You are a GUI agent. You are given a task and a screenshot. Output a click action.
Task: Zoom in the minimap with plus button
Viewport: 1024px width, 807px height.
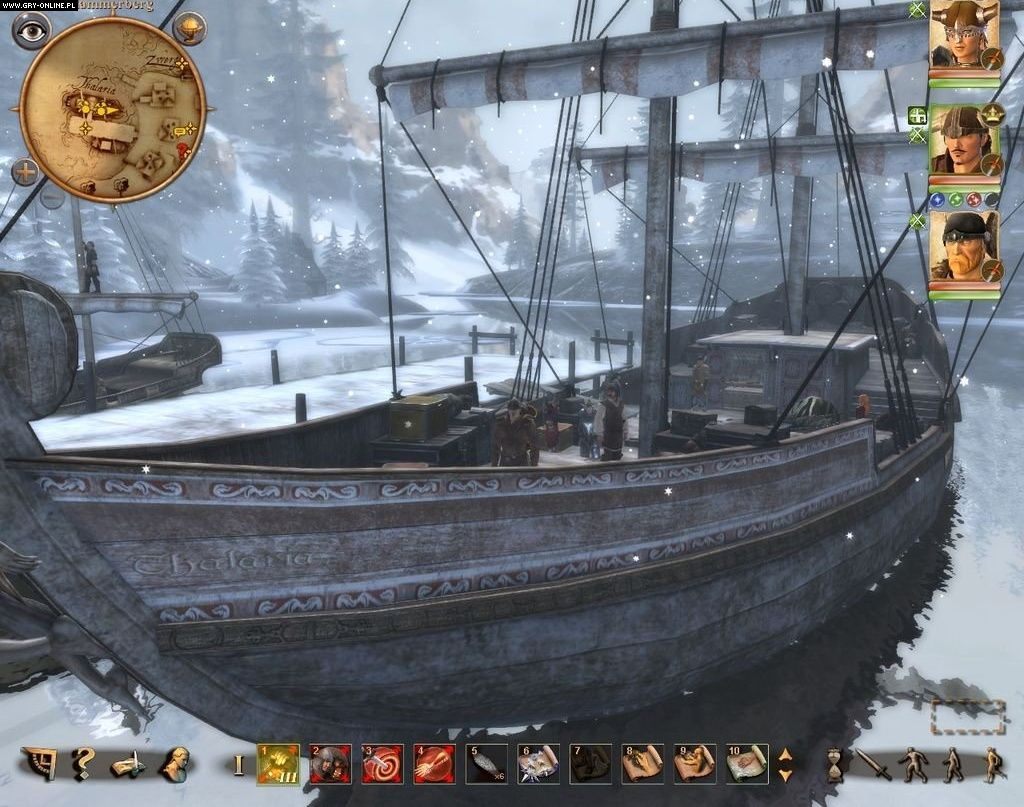25,171
